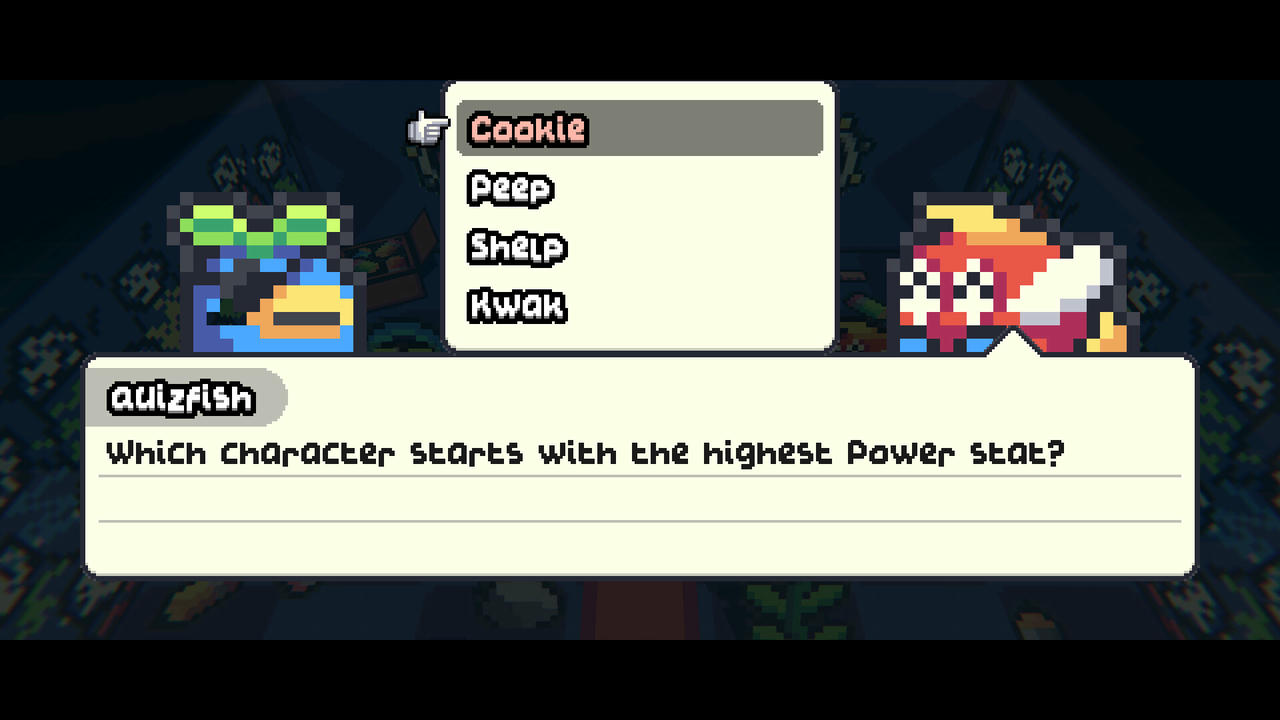Open the answer choices list panel
Screen dimensions: 1280x720
point(640,215)
